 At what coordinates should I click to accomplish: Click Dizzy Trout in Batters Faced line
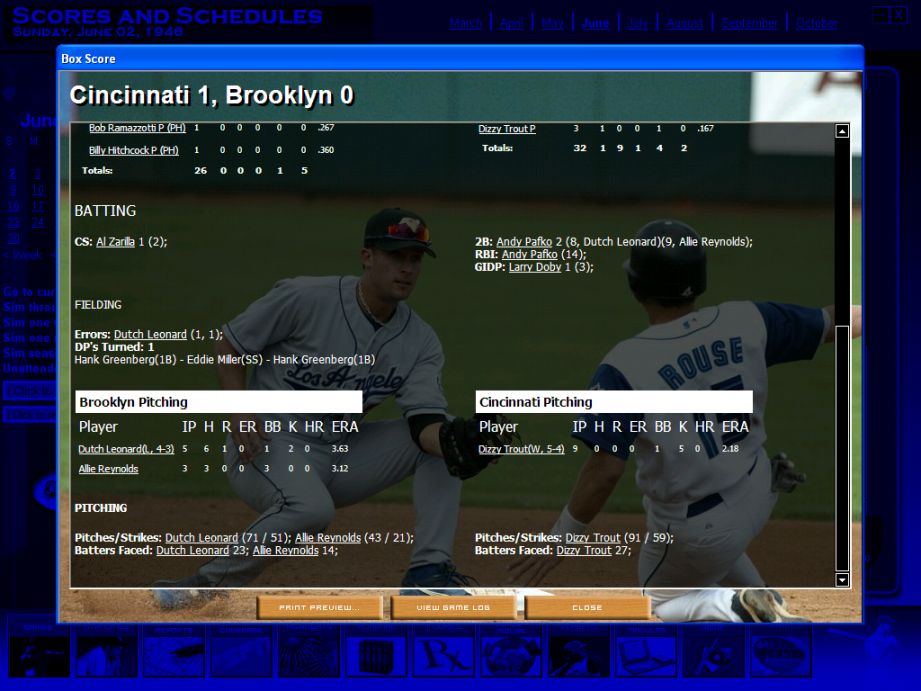(x=583, y=550)
